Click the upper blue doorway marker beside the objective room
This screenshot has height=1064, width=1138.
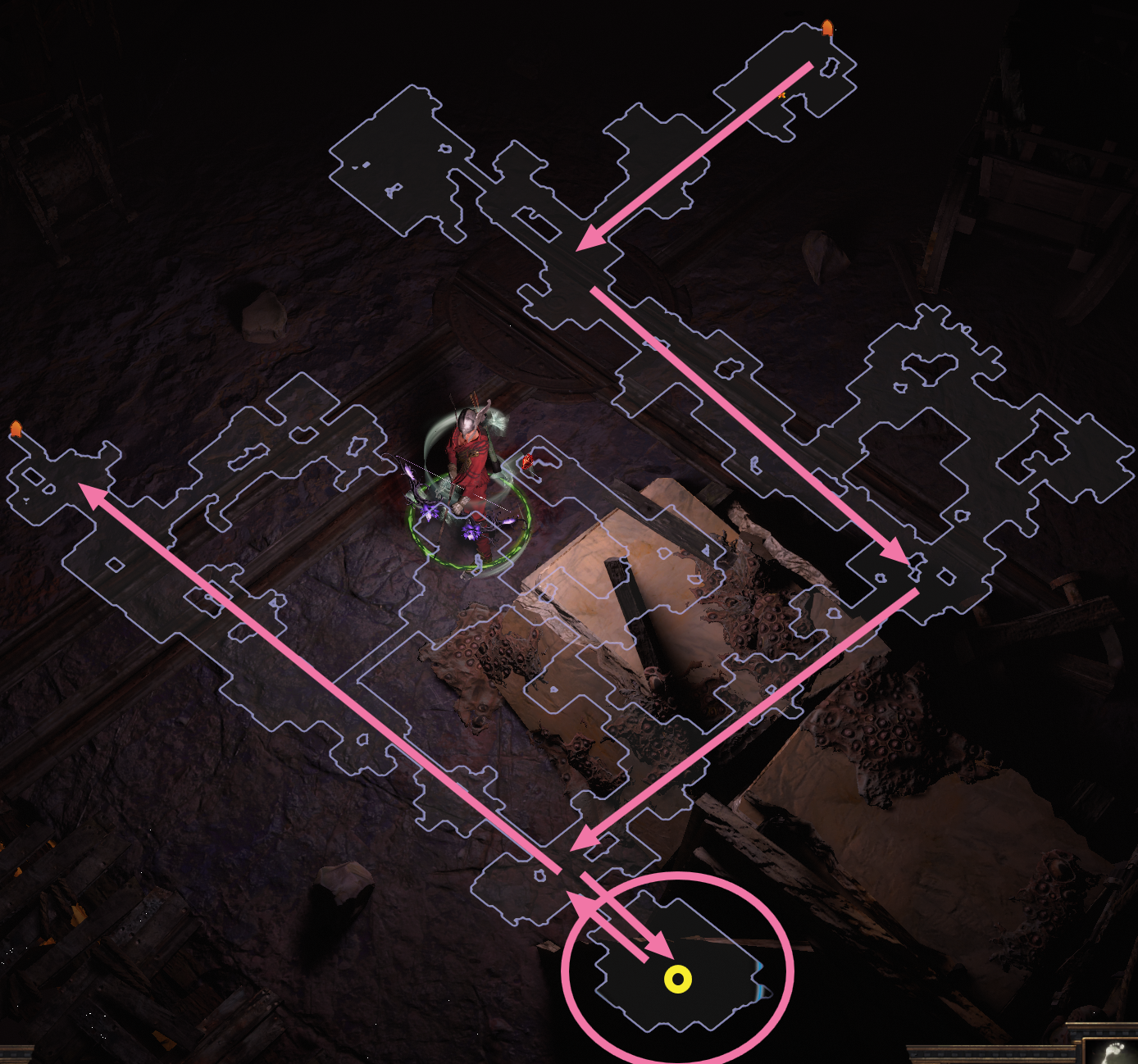point(760,965)
